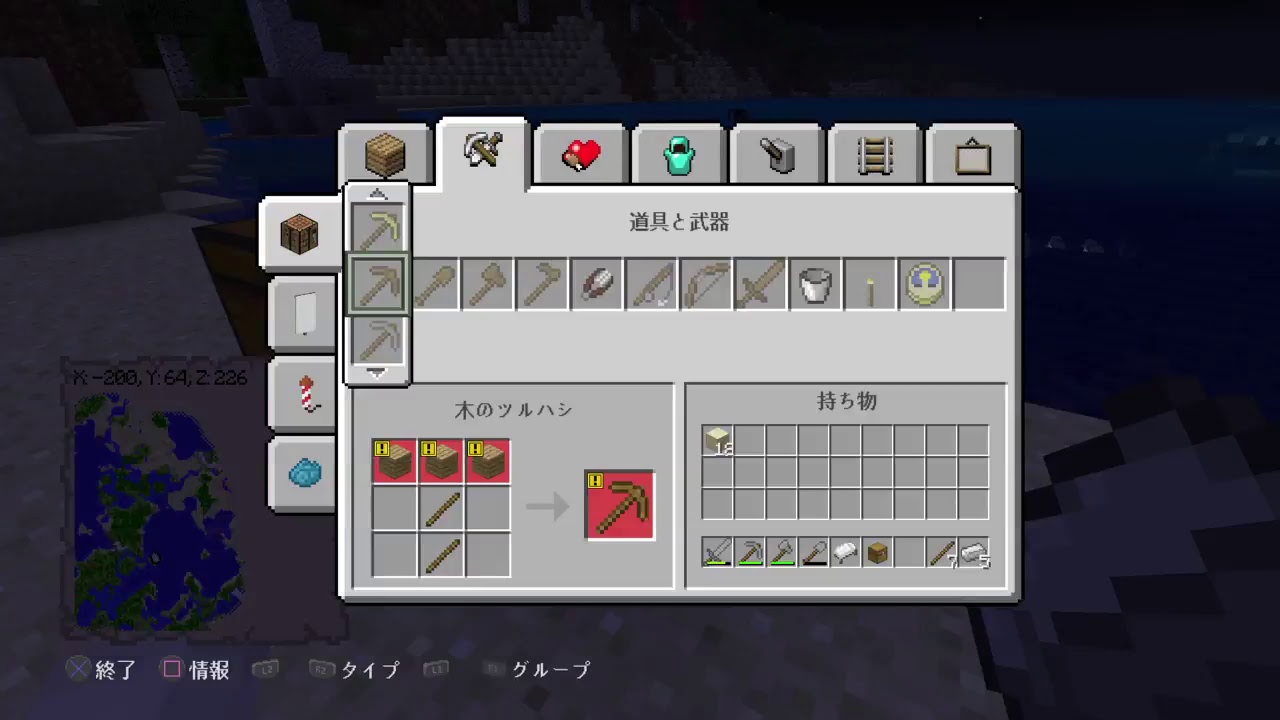The image size is (1280, 720).
Task: Select the bucket recipe
Action: [x=815, y=284]
